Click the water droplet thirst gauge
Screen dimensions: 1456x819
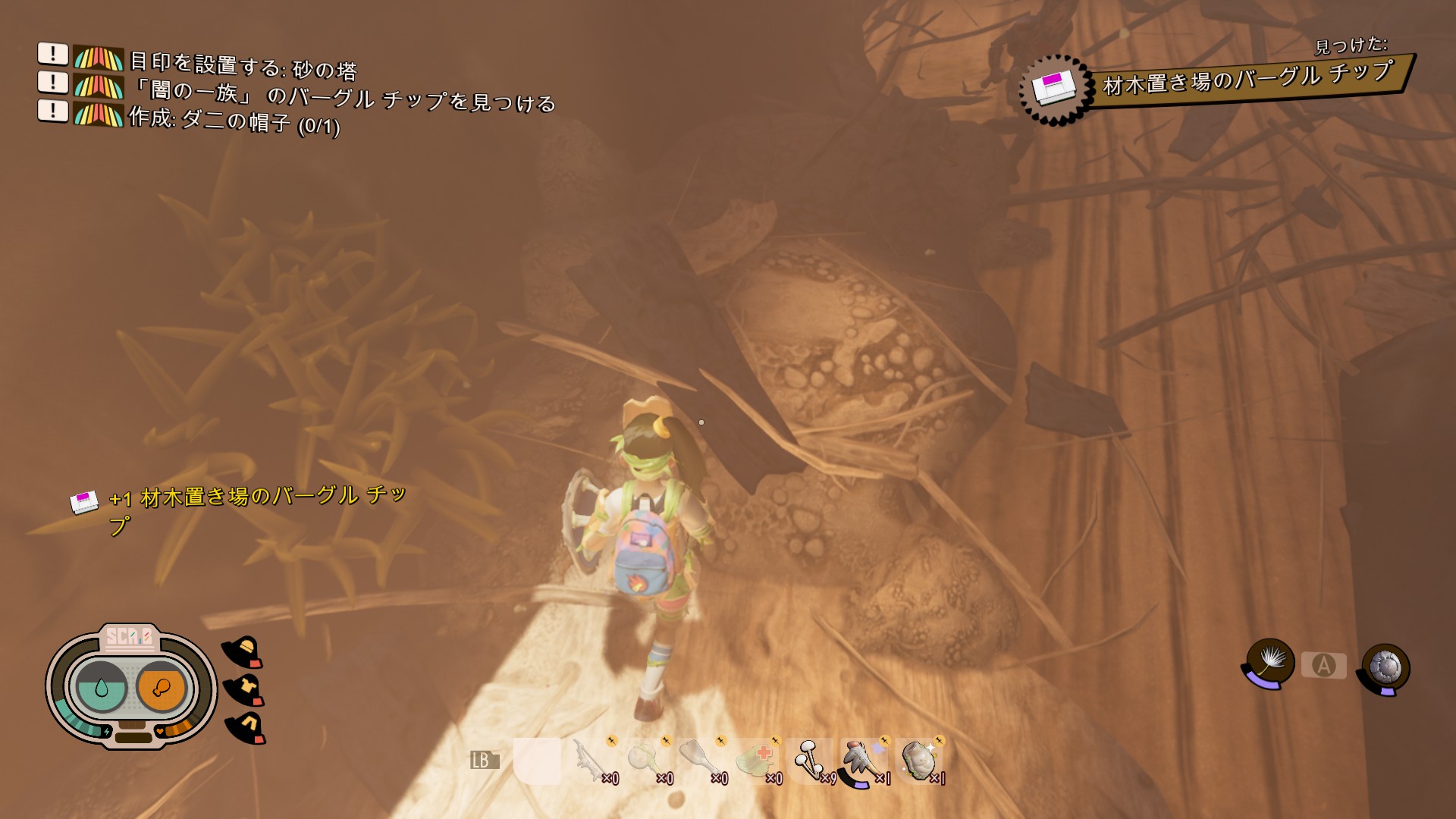click(x=101, y=688)
